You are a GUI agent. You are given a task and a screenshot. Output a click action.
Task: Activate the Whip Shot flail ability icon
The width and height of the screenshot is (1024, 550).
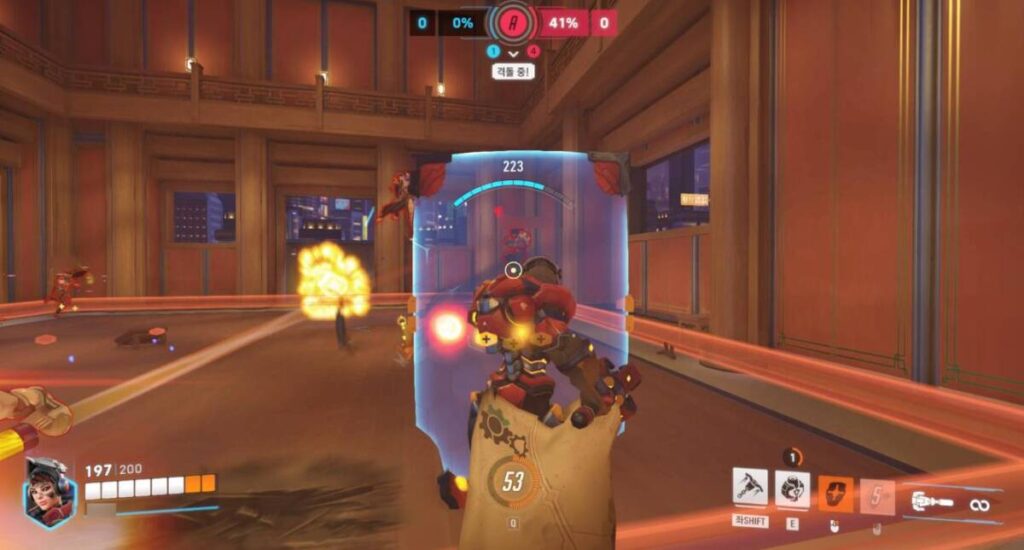pyautogui.click(x=750, y=488)
